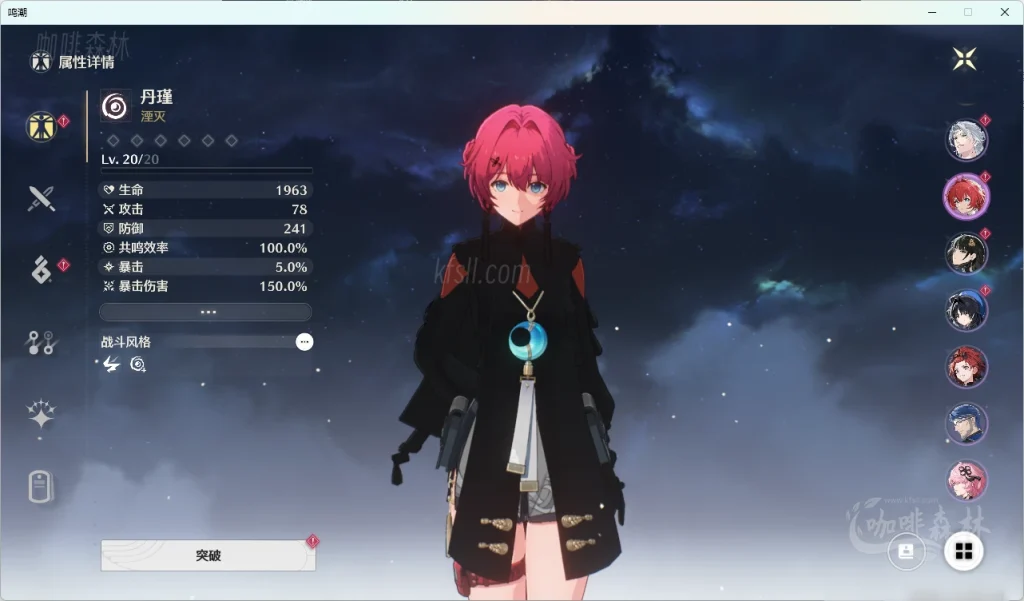Pick the pink-haired character portrait
Image resolution: width=1024 pixels, height=601 pixels.
tap(966, 480)
